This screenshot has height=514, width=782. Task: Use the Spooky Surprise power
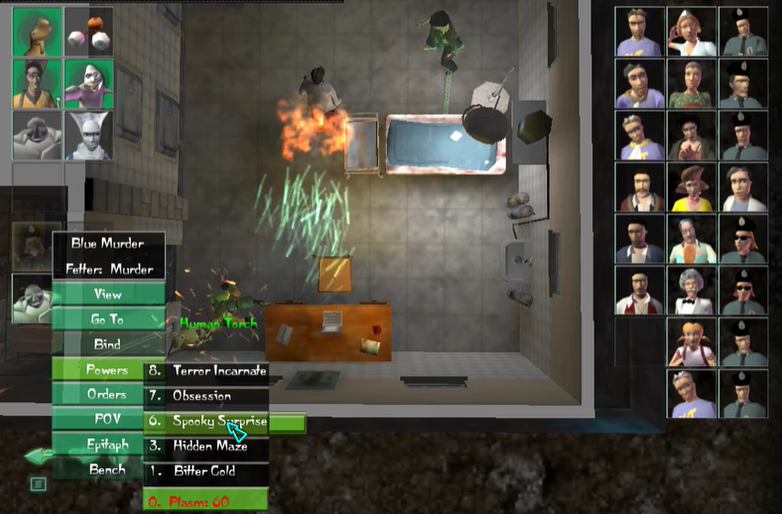[x=207, y=421]
